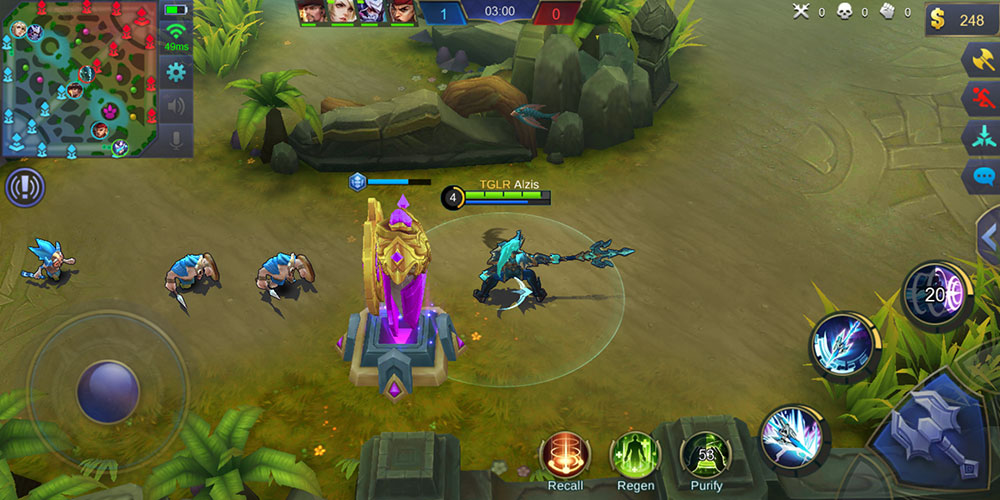Tap the exclamation alert signal button
The width and height of the screenshot is (1000, 500).
point(24,187)
